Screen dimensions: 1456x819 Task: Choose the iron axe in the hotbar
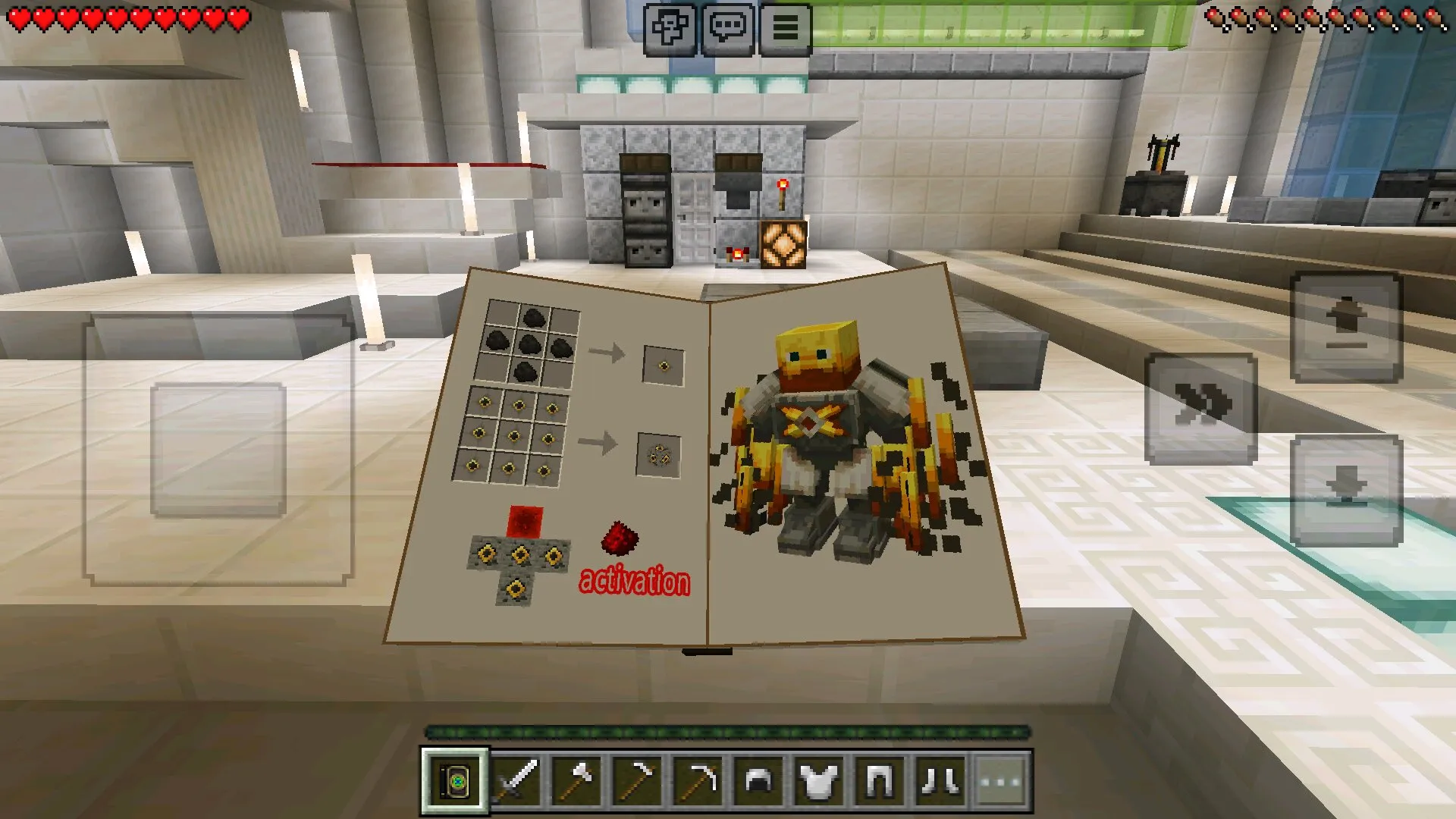tap(578, 780)
